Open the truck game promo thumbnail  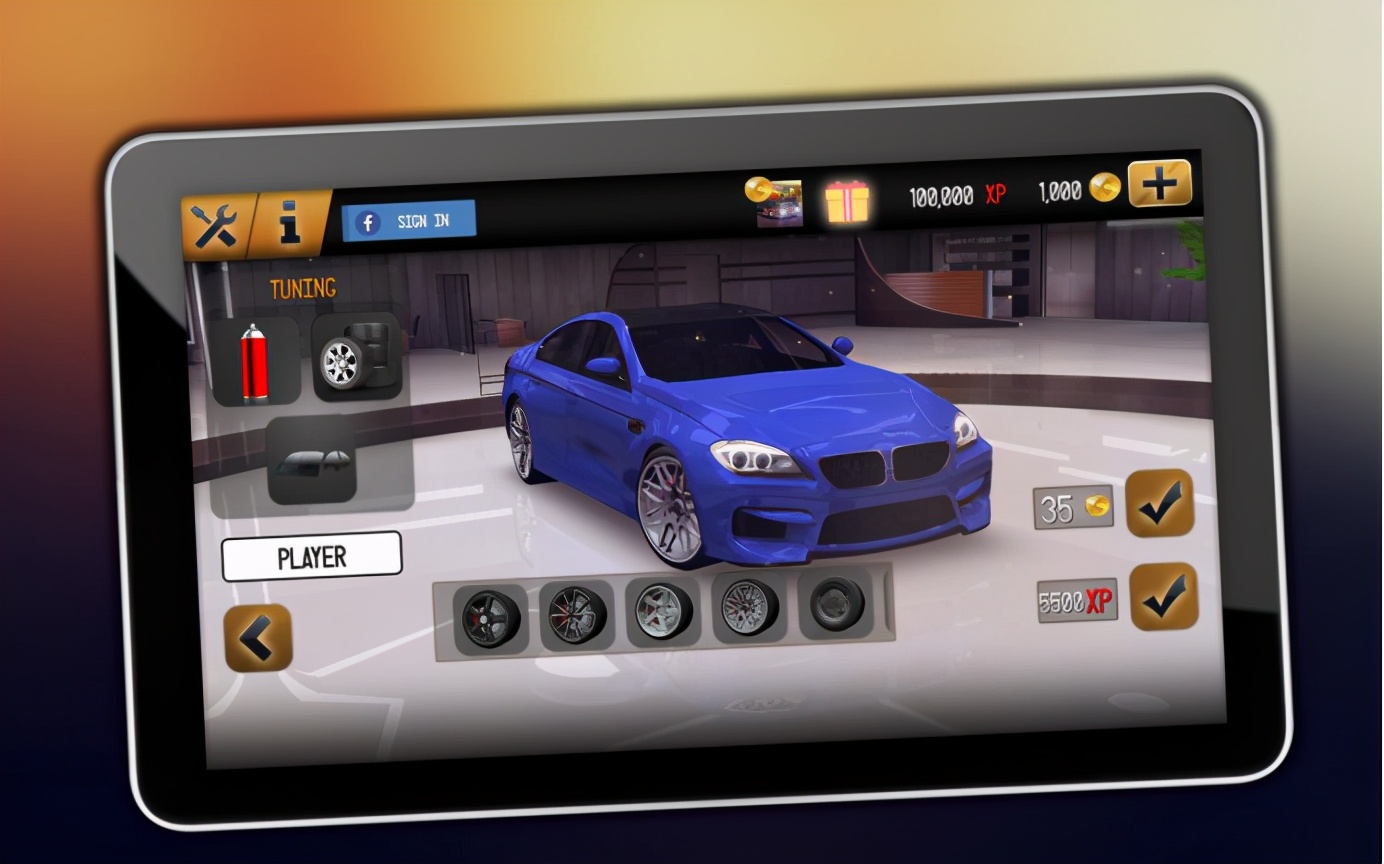pyautogui.click(x=777, y=201)
